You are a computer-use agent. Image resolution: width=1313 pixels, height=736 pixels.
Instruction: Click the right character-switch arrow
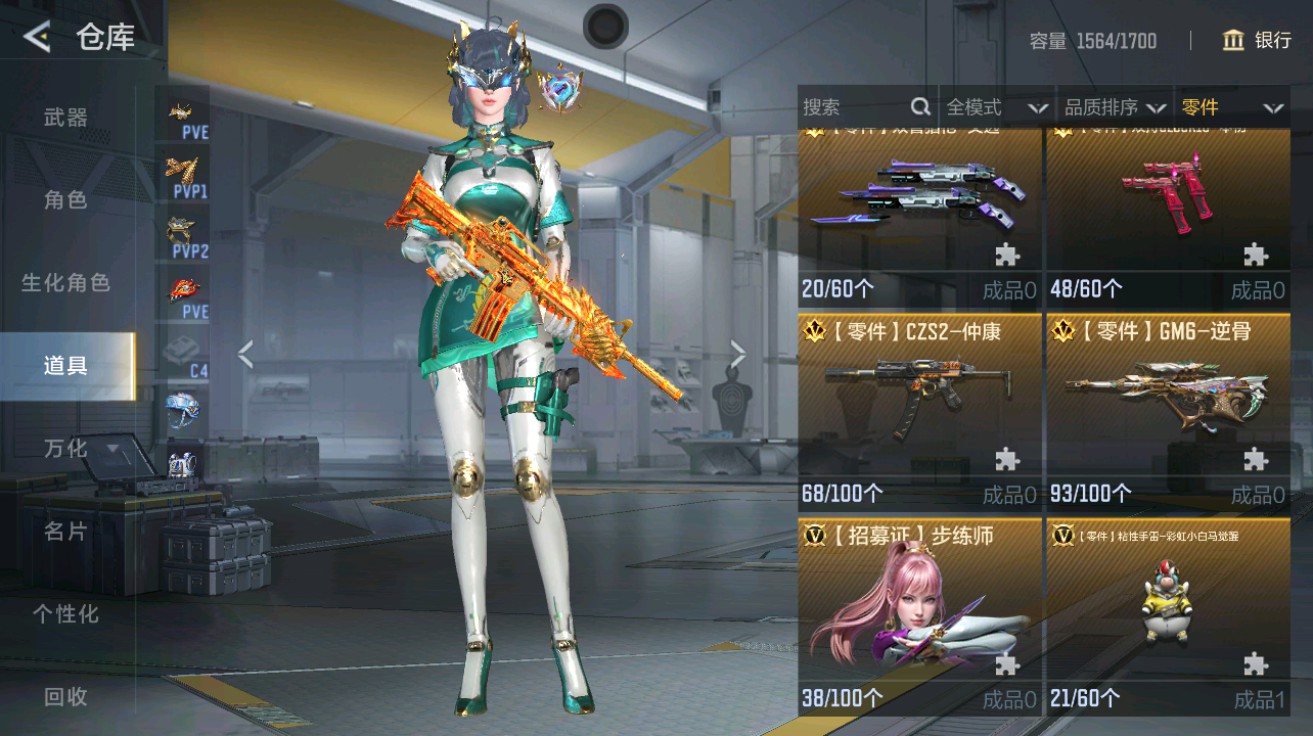click(738, 352)
